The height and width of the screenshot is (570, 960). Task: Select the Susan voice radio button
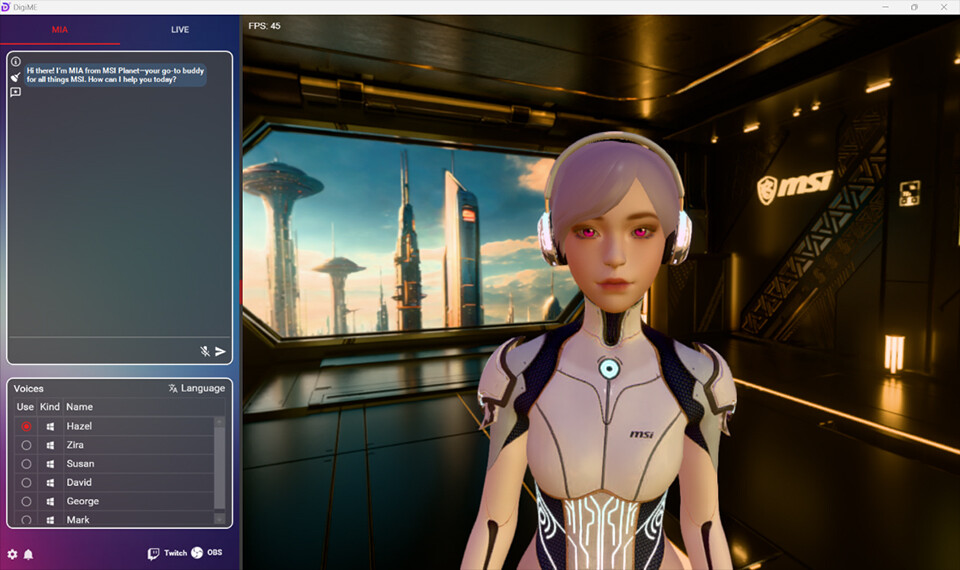(26, 464)
